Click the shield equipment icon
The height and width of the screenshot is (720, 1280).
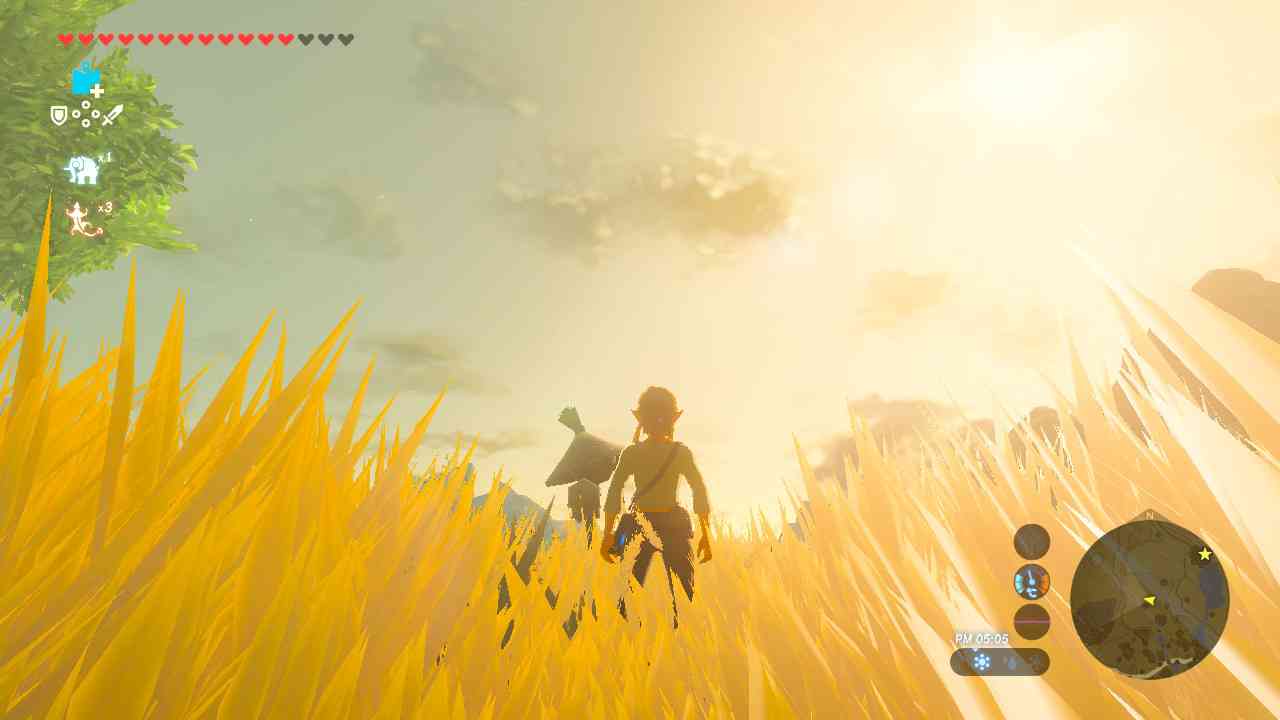pyautogui.click(x=59, y=116)
